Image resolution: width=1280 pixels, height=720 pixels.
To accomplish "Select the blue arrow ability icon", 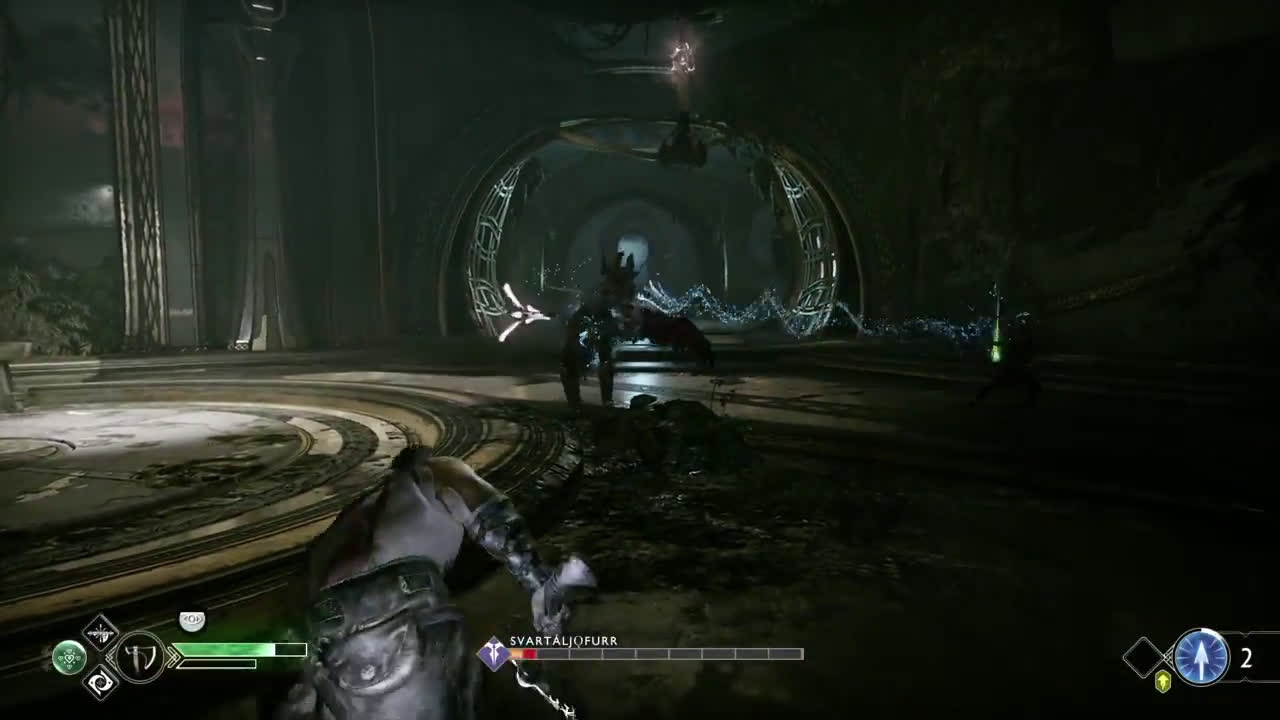I will coord(1201,657).
